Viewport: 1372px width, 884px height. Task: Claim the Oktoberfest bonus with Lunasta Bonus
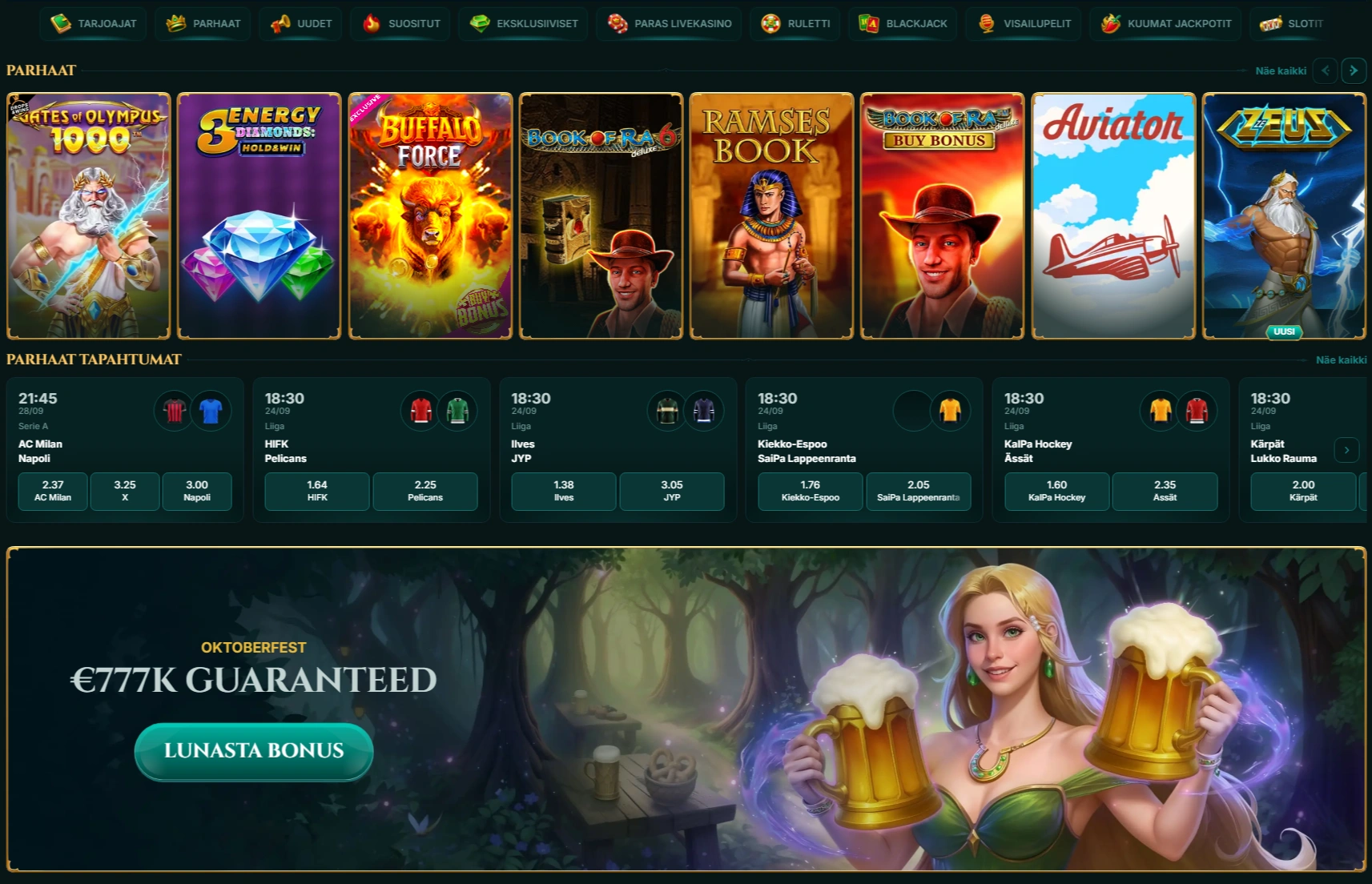click(x=254, y=750)
